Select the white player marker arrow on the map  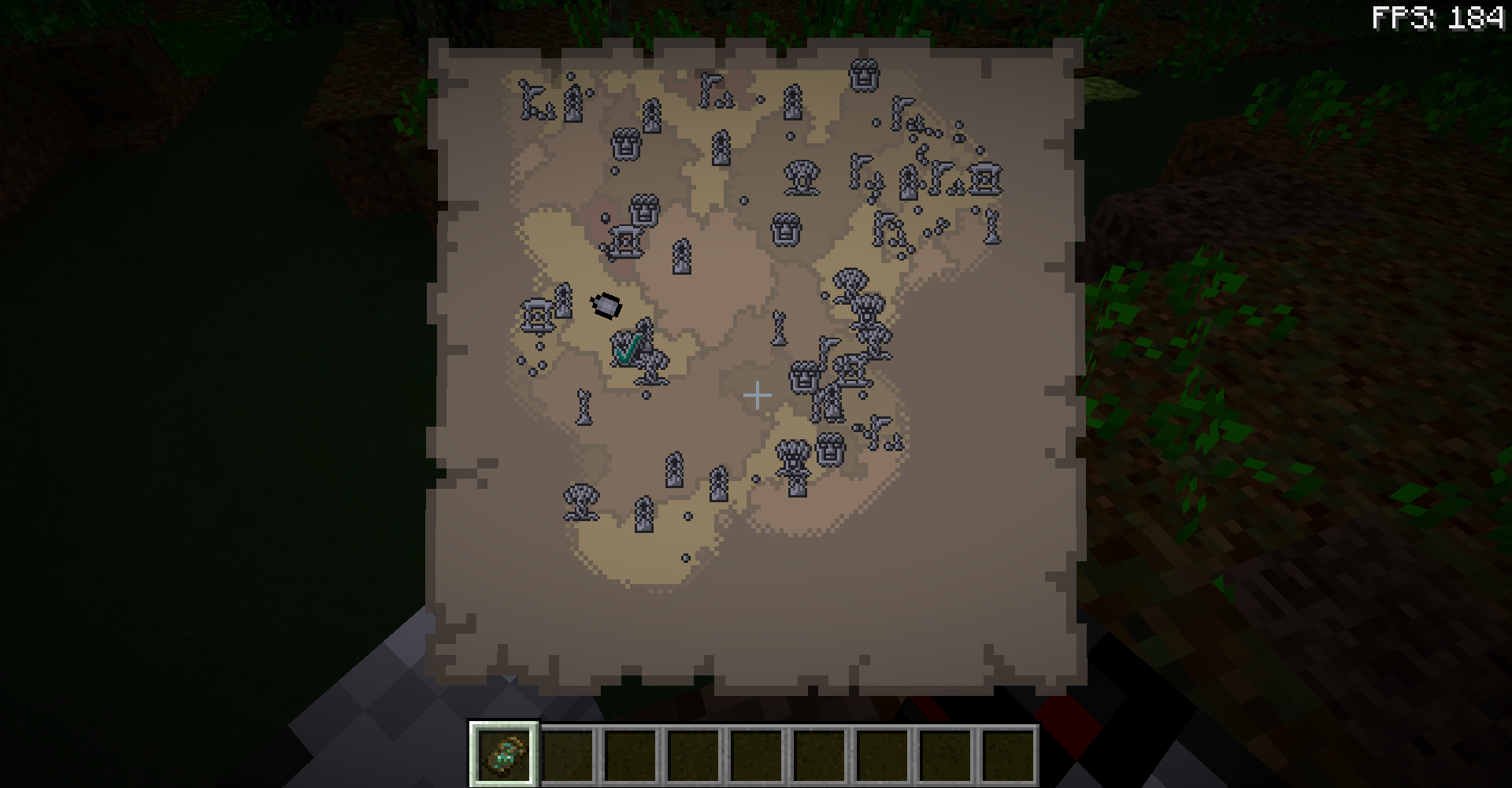click(x=605, y=305)
